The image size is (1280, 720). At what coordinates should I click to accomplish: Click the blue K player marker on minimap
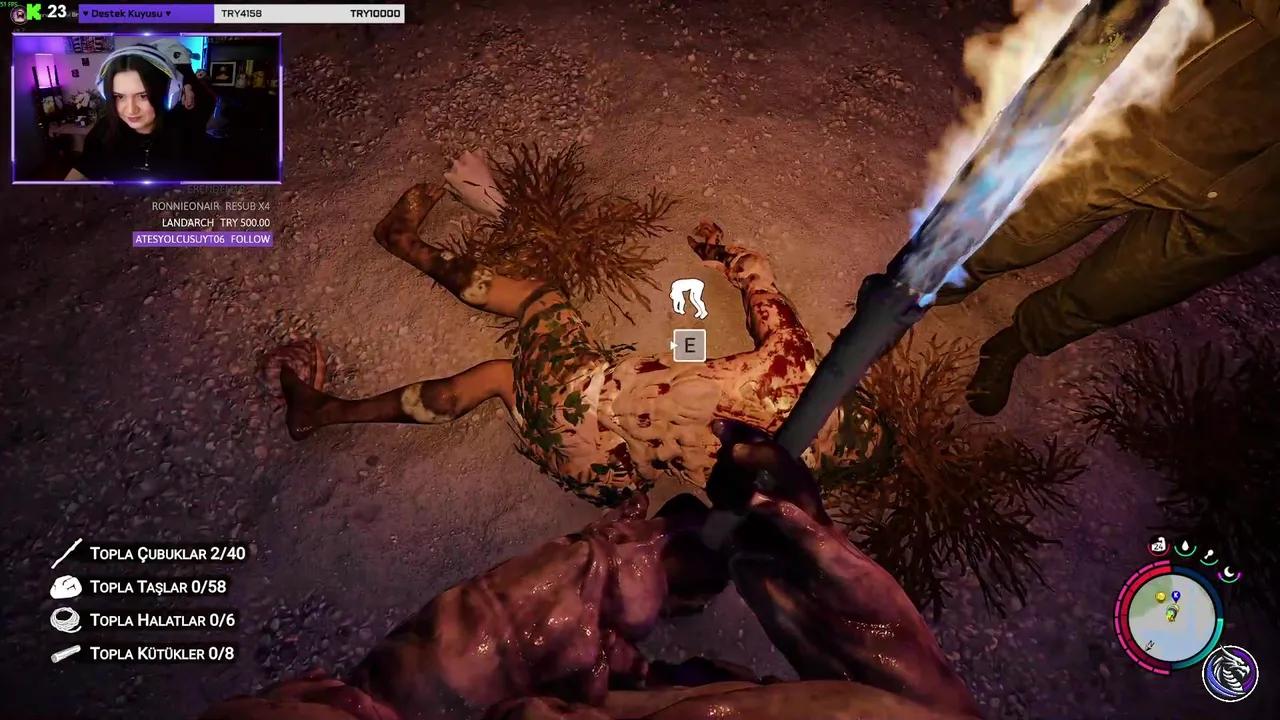(1176, 595)
